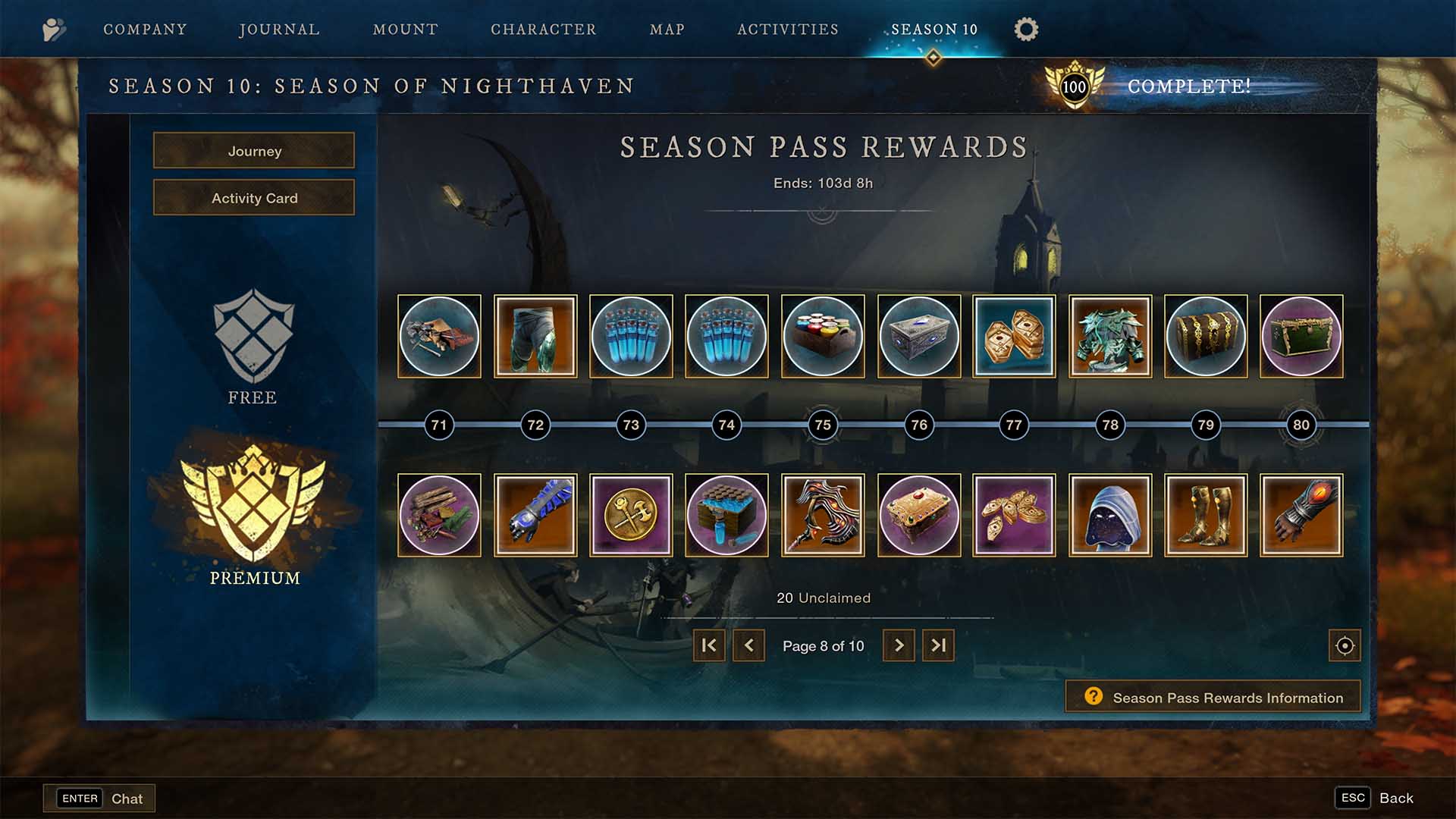Open the Map tab
The image size is (1456, 819).
(x=667, y=30)
